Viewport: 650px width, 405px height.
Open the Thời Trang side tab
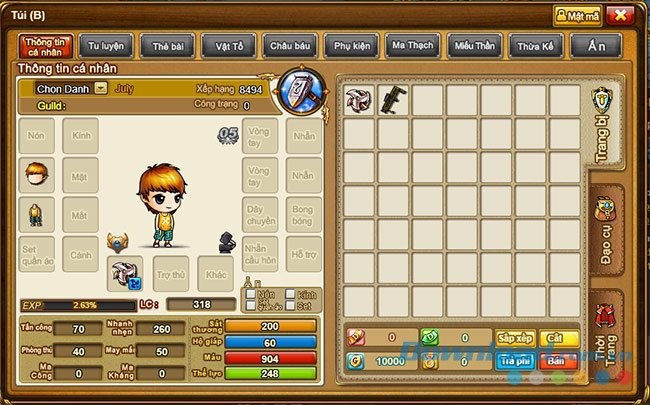click(x=605, y=338)
